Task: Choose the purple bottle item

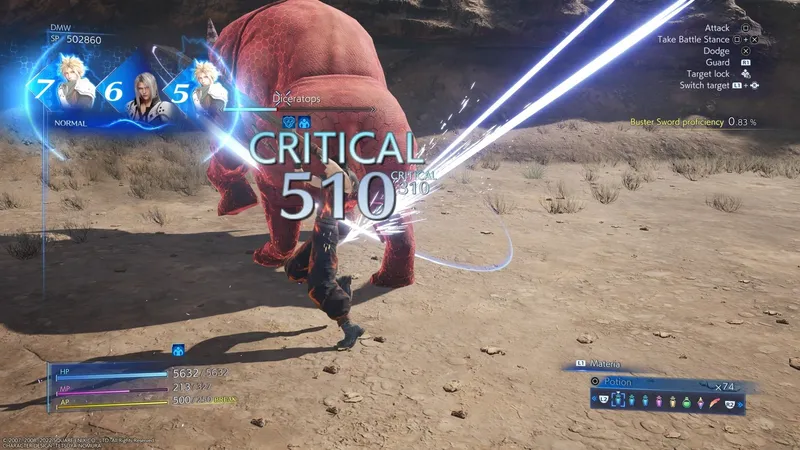Action: click(x=660, y=401)
